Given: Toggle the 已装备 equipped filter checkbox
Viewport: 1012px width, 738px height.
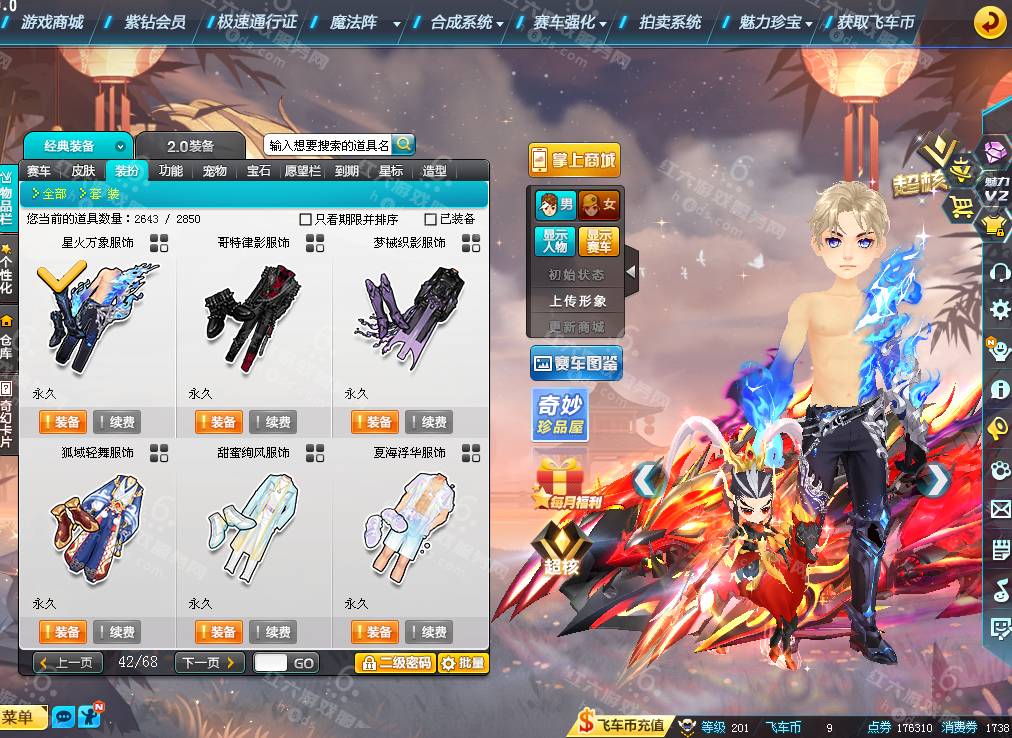Looking at the screenshot, I should 431,219.
